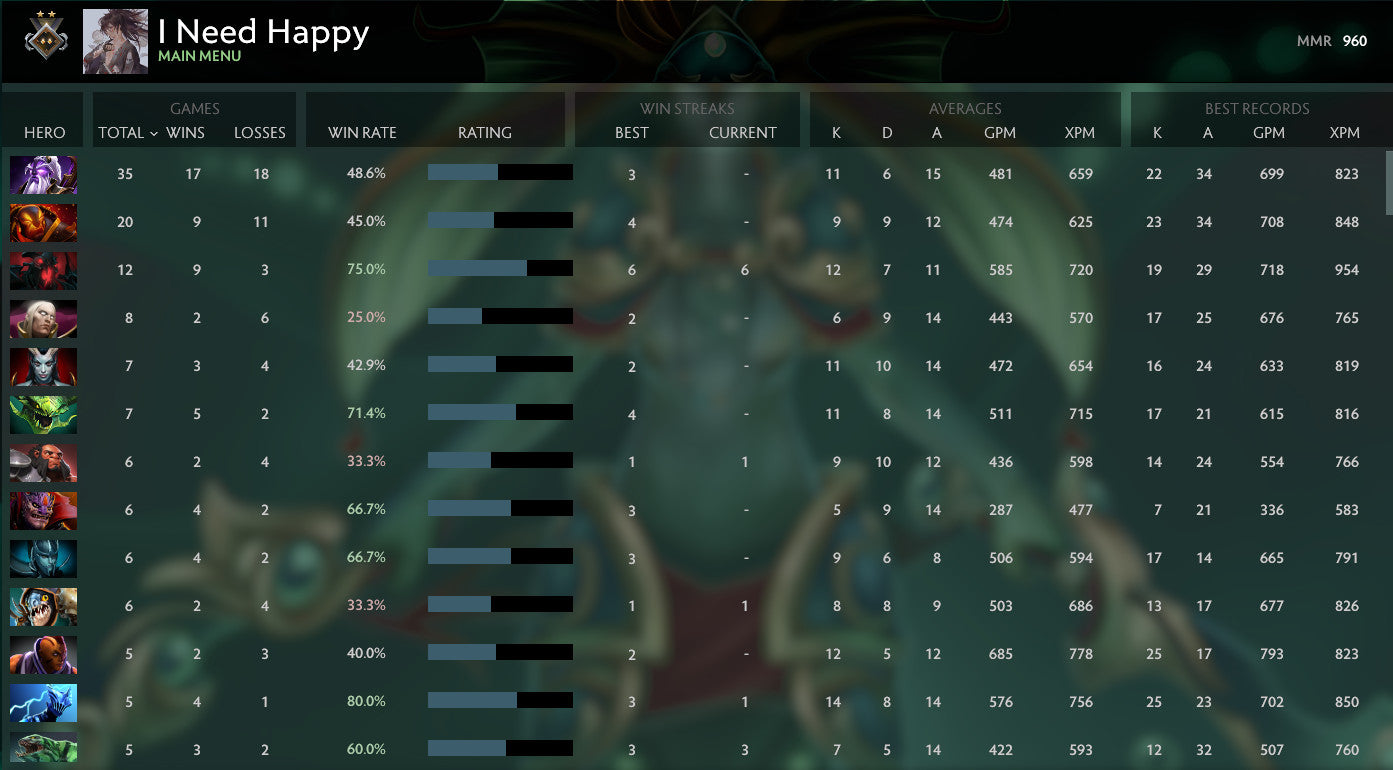Viewport: 1393px width, 770px height.
Task: Sort the list by WIN RATE
Action: coord(362,132)
